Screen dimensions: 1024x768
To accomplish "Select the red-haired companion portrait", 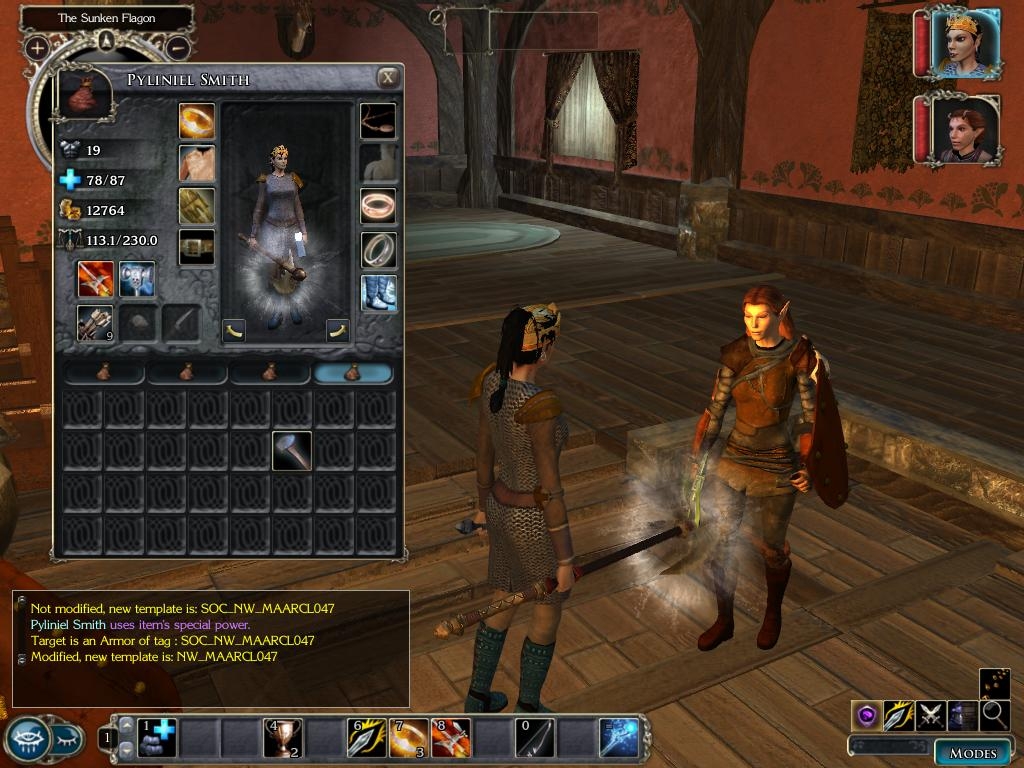I will coord(963,129).
